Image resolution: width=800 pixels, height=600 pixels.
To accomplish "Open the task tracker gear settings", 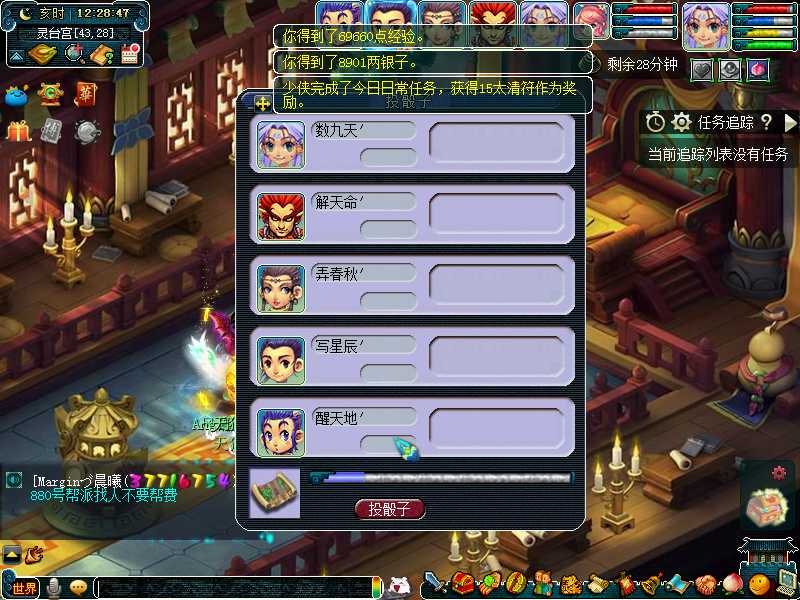I will pos(682,122).
